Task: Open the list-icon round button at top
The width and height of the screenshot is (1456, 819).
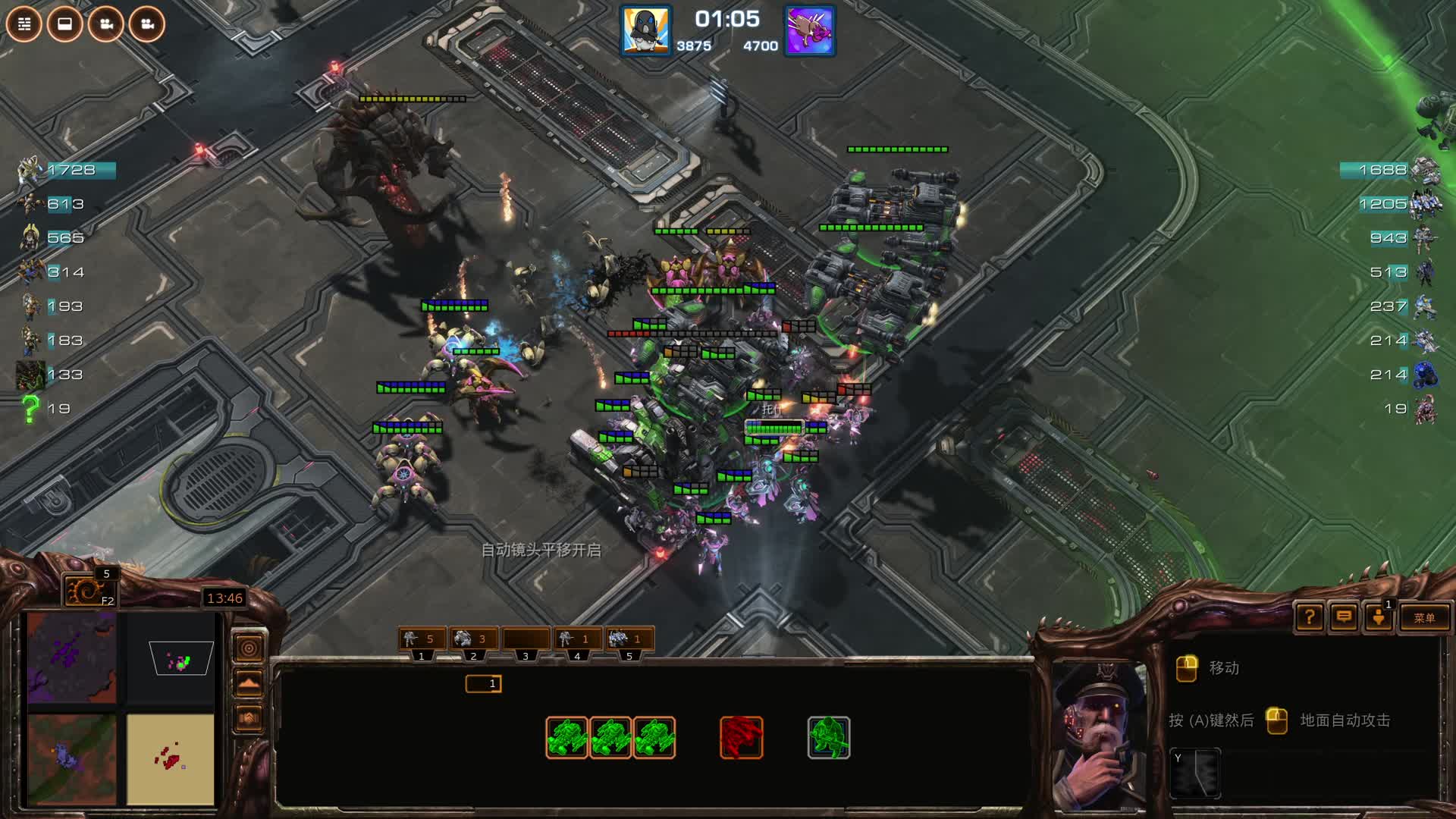Action: point(24,24)
